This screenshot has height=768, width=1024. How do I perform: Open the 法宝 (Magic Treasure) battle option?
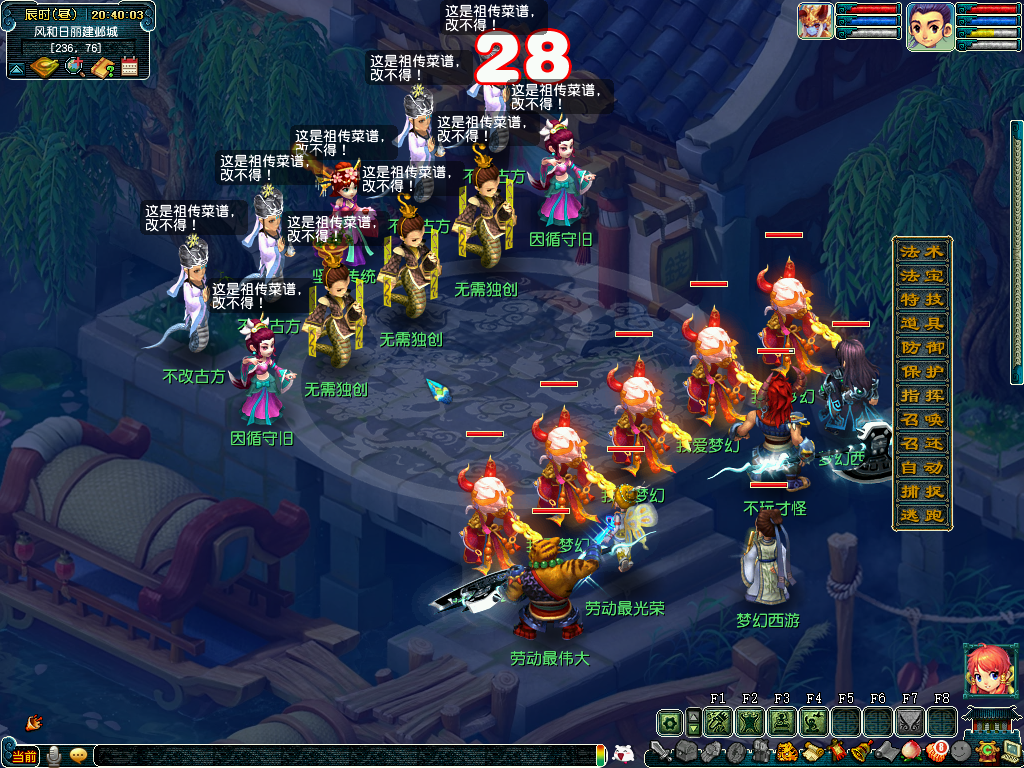tap(921, 275)
